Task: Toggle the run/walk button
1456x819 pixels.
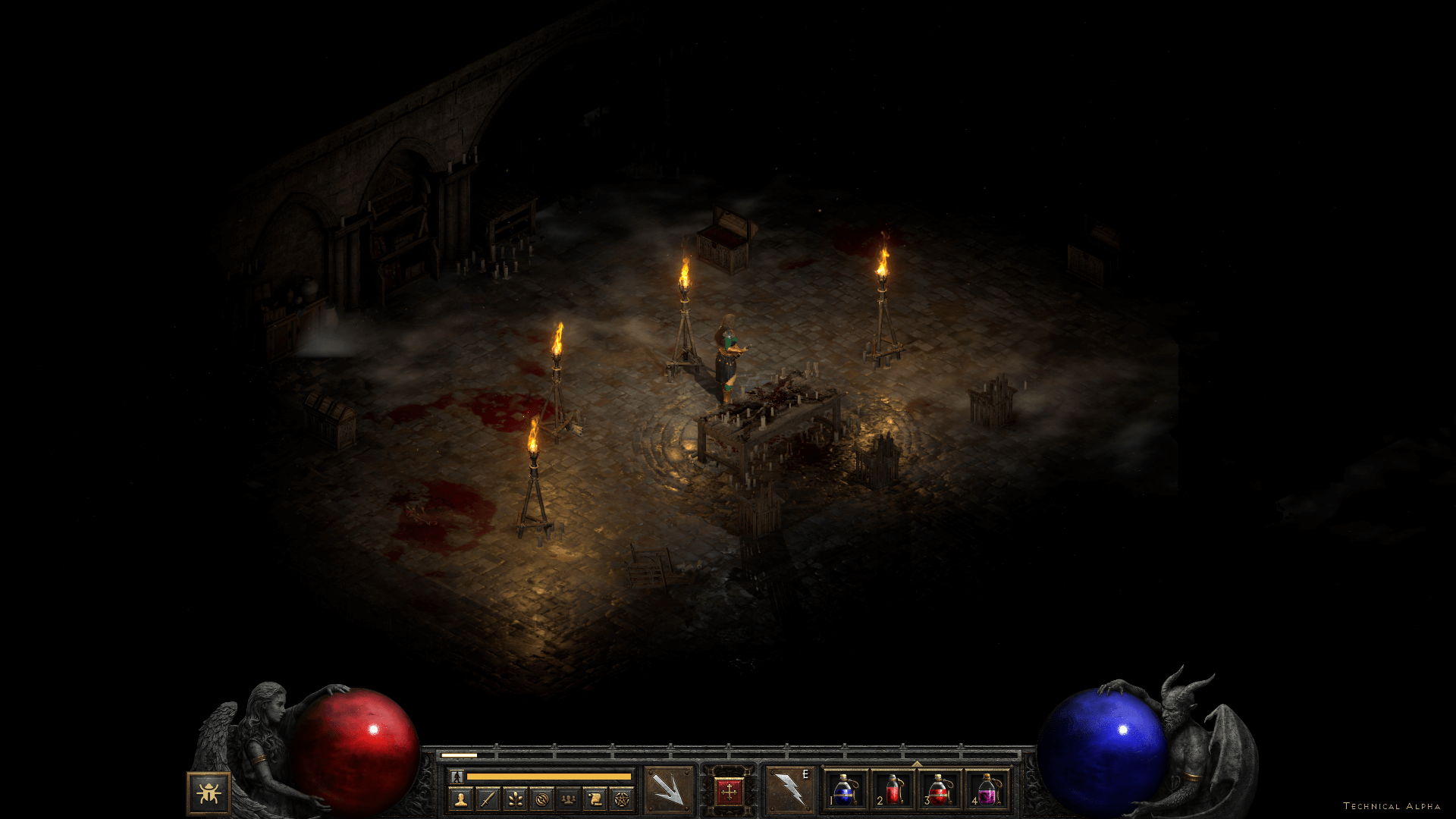Action: click(457, 777)
